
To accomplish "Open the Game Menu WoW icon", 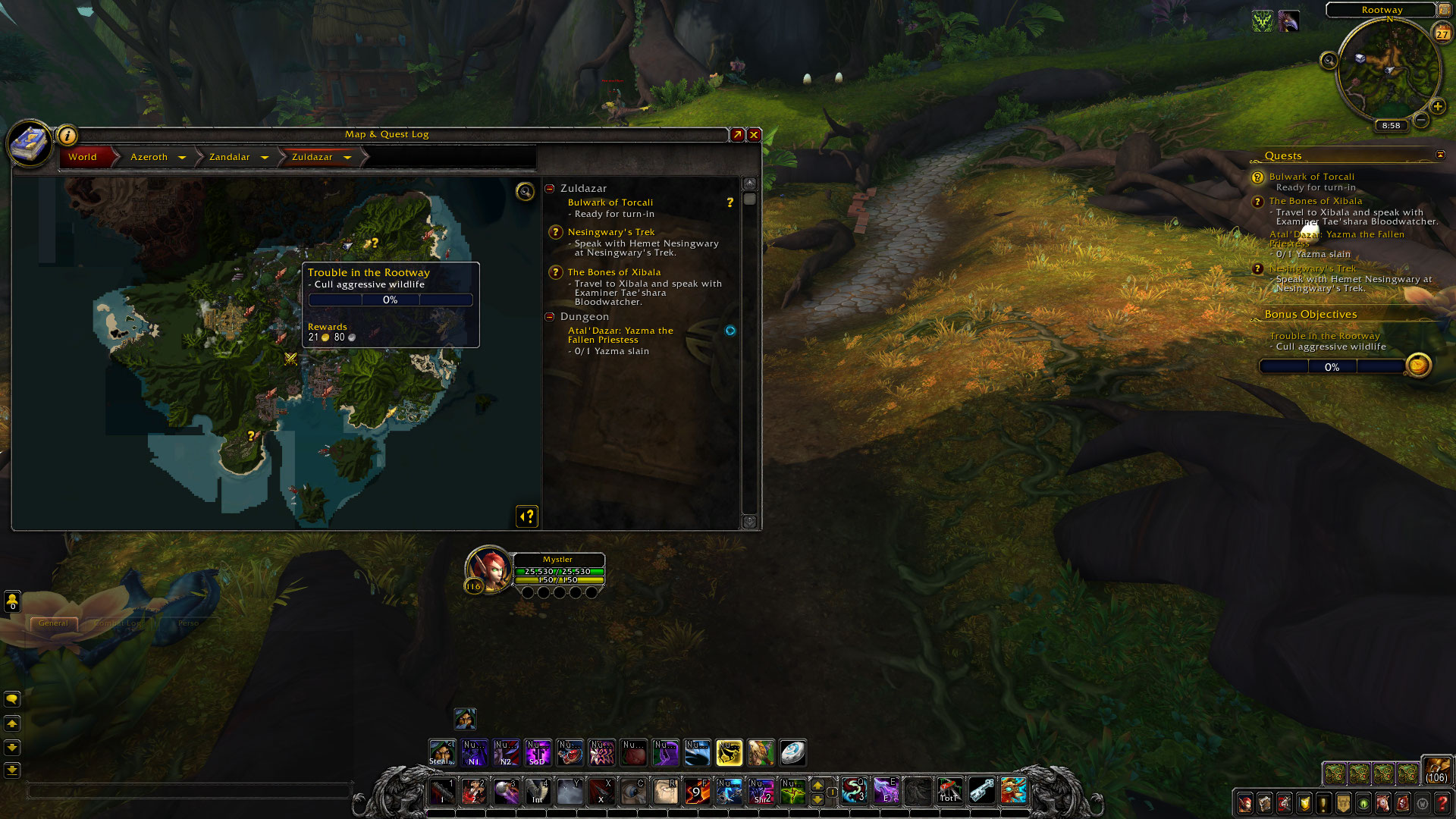I will [x=1422, y=804].
